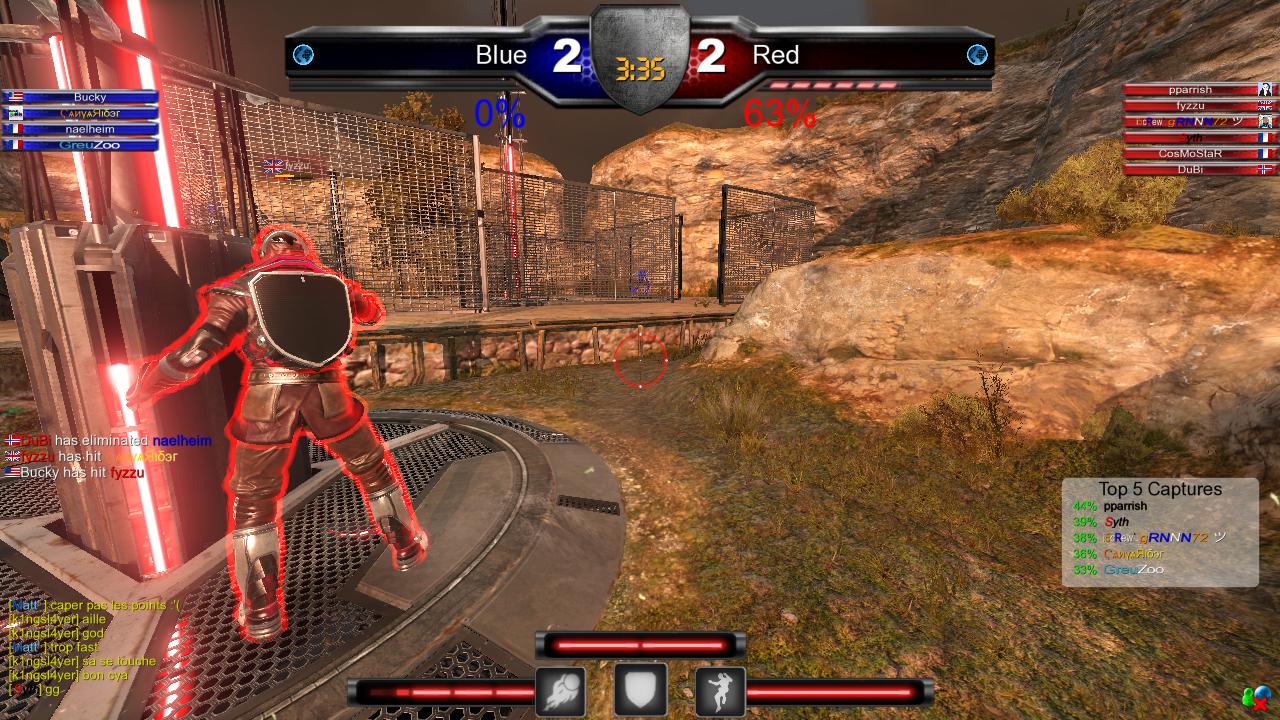Trigger the jumping figure dodge ability

coord(720,691)
